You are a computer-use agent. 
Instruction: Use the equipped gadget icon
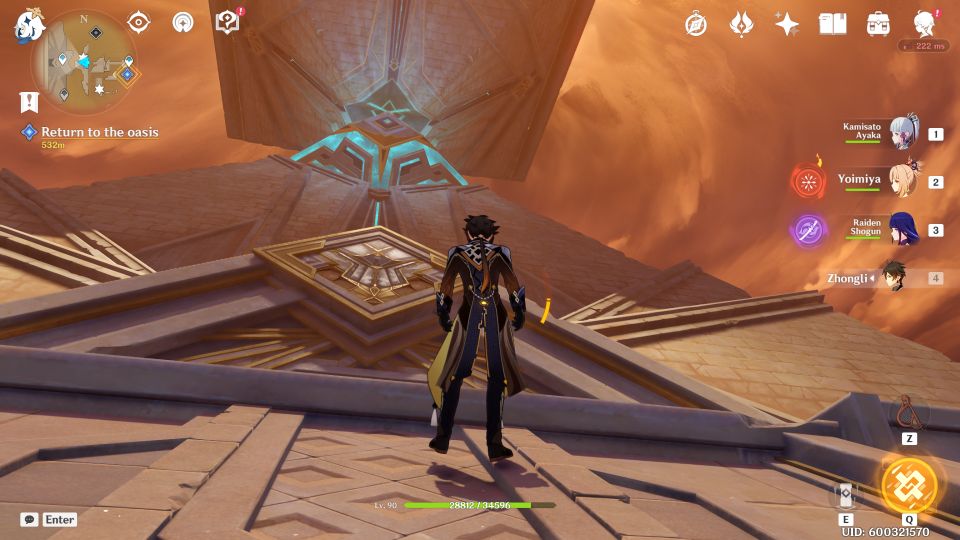(909, 412)
